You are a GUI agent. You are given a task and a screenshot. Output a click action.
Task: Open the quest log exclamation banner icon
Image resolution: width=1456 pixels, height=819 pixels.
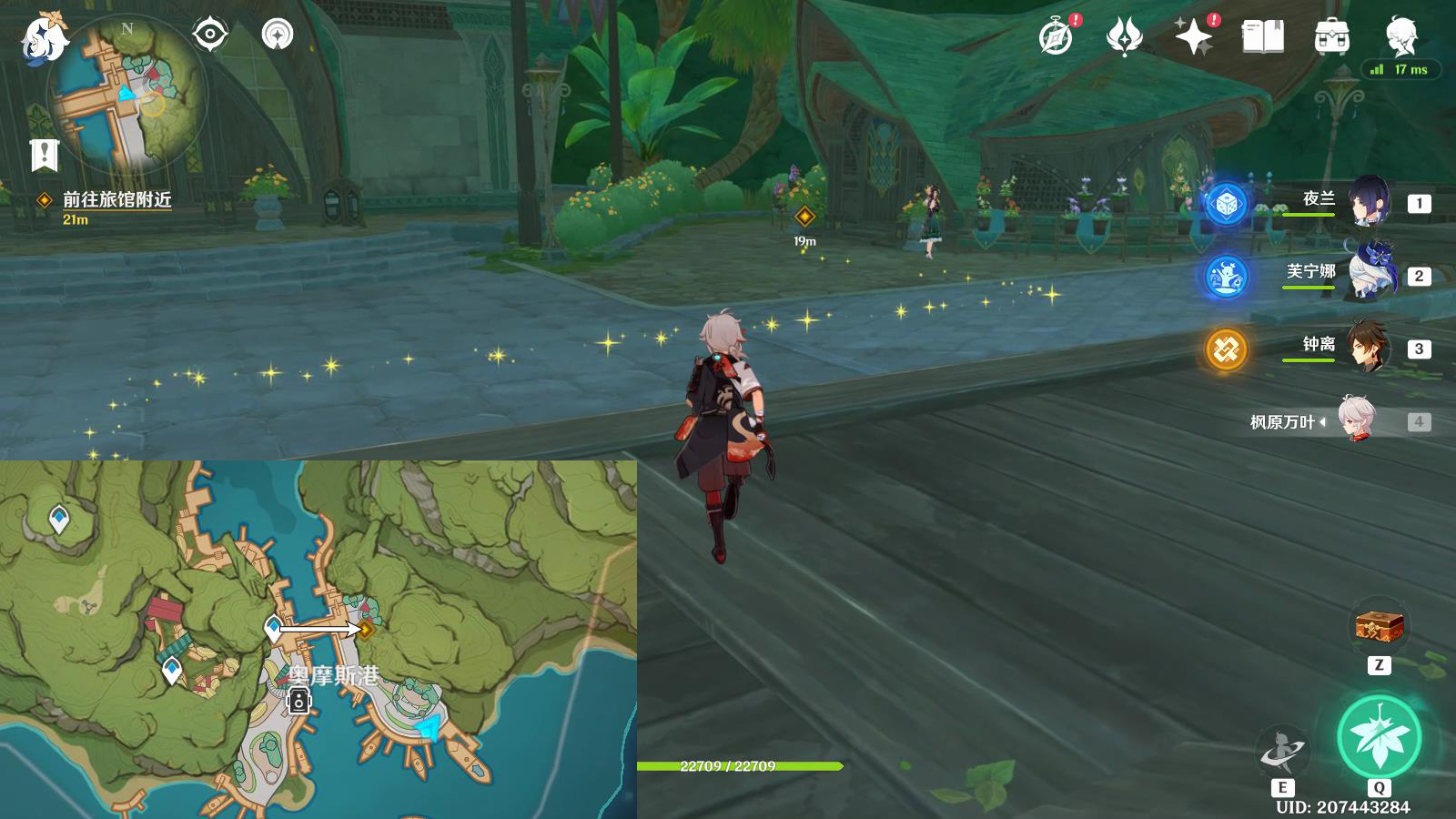(x=44, y=155)
